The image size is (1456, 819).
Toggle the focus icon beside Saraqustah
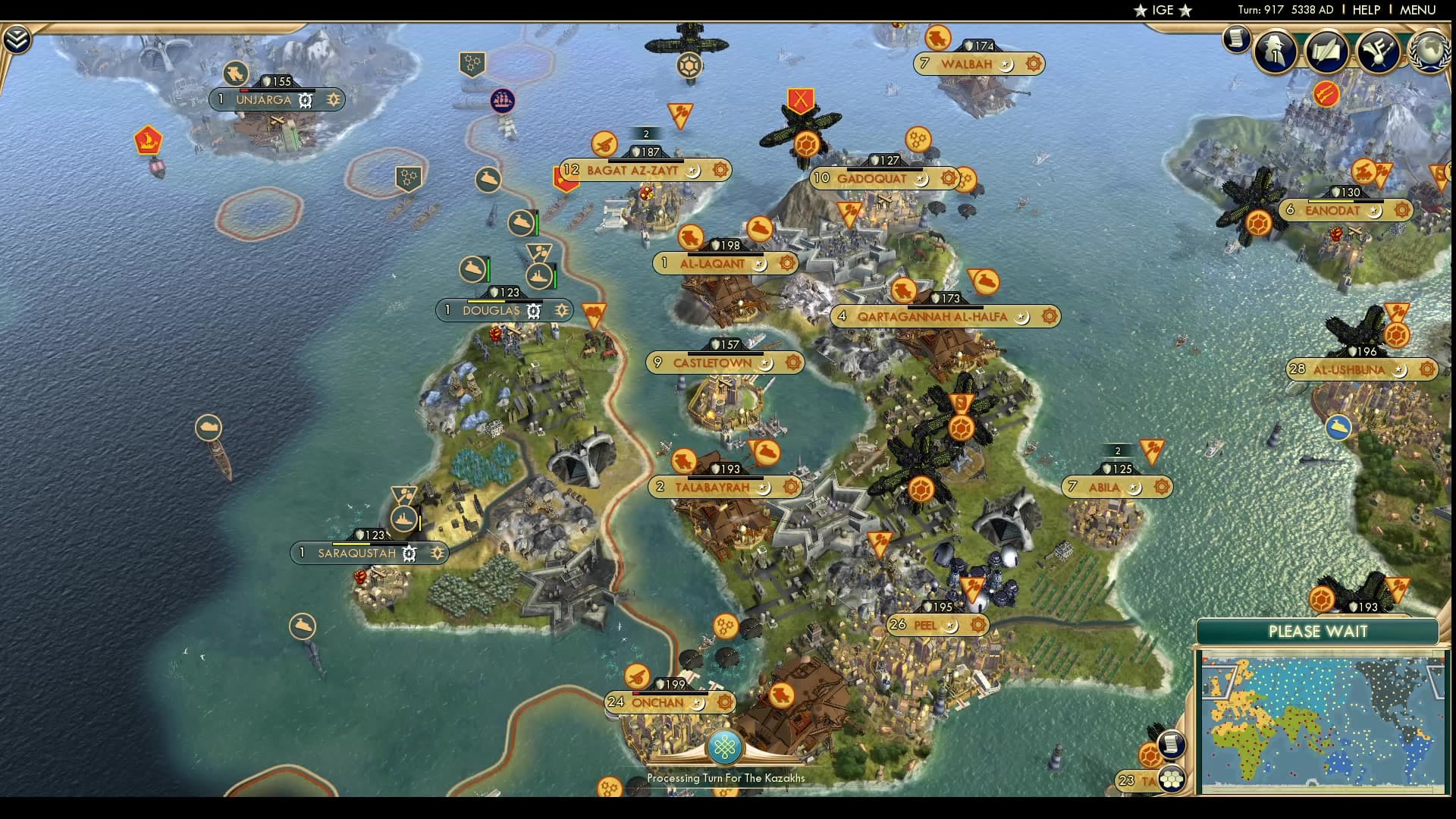coord(437,554)
